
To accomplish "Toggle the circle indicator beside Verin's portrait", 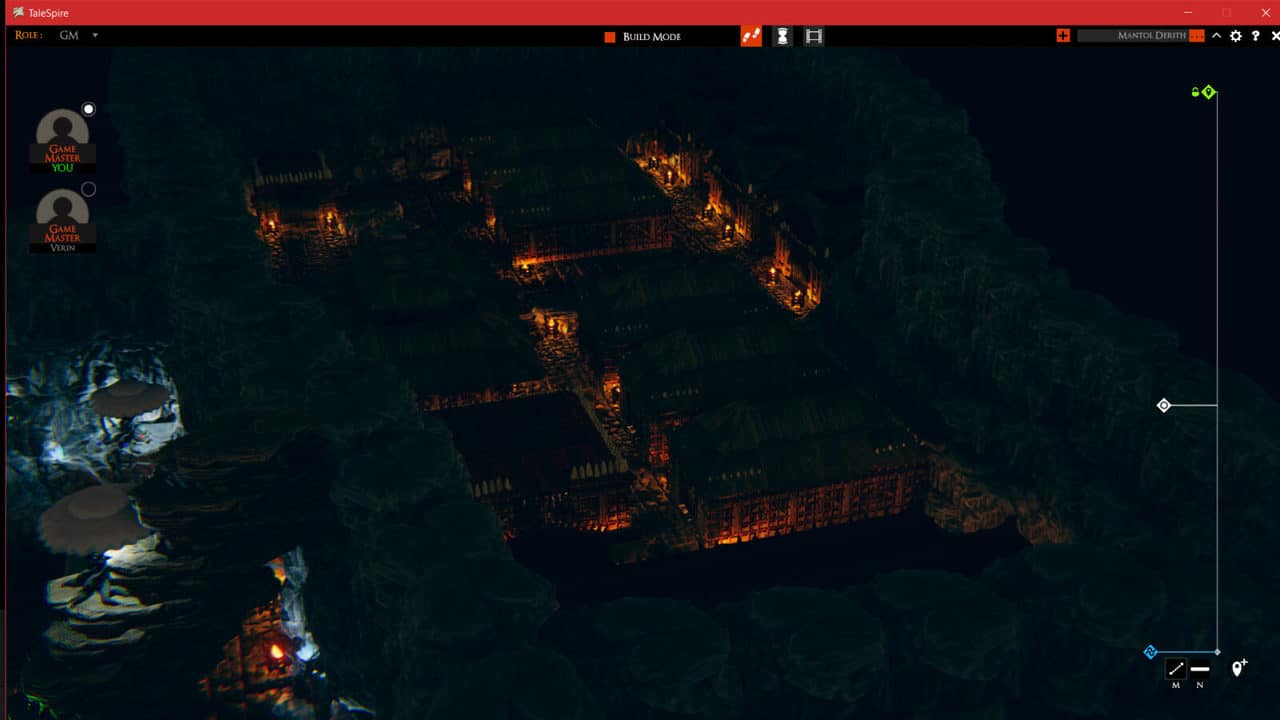I will pos(88,189).
